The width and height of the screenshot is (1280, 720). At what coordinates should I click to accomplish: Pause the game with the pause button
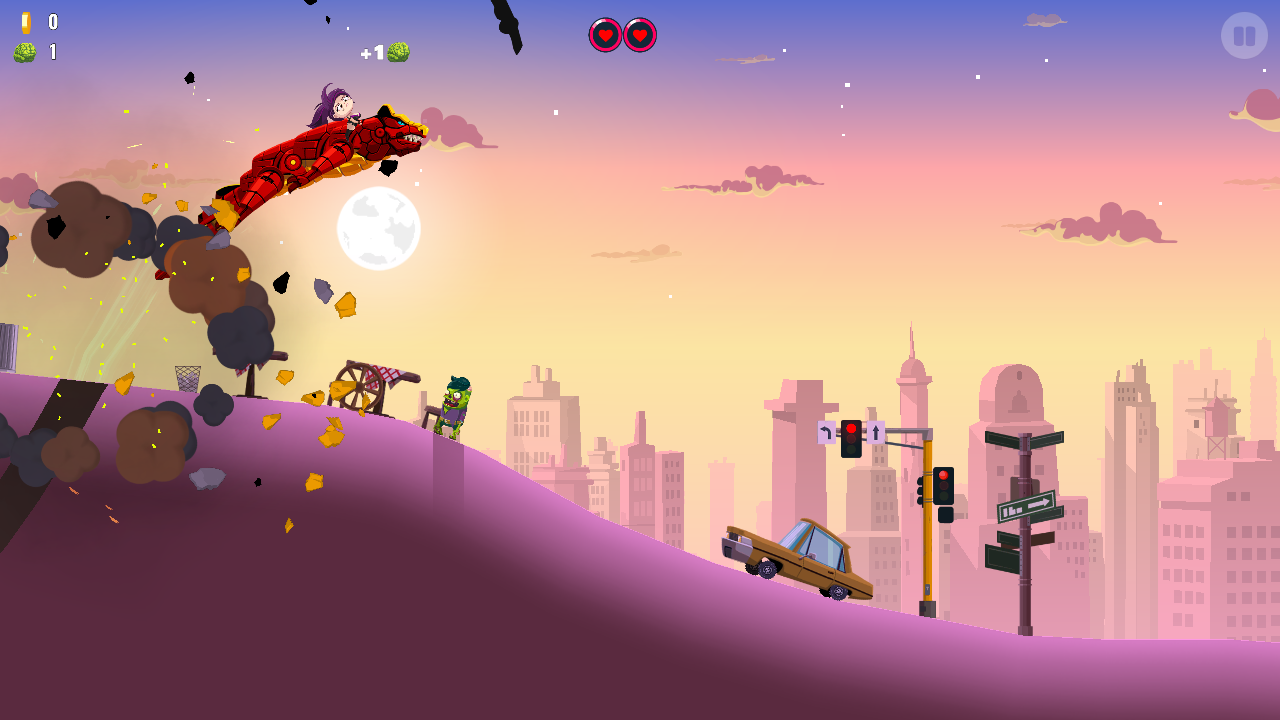click(1244, 36)
